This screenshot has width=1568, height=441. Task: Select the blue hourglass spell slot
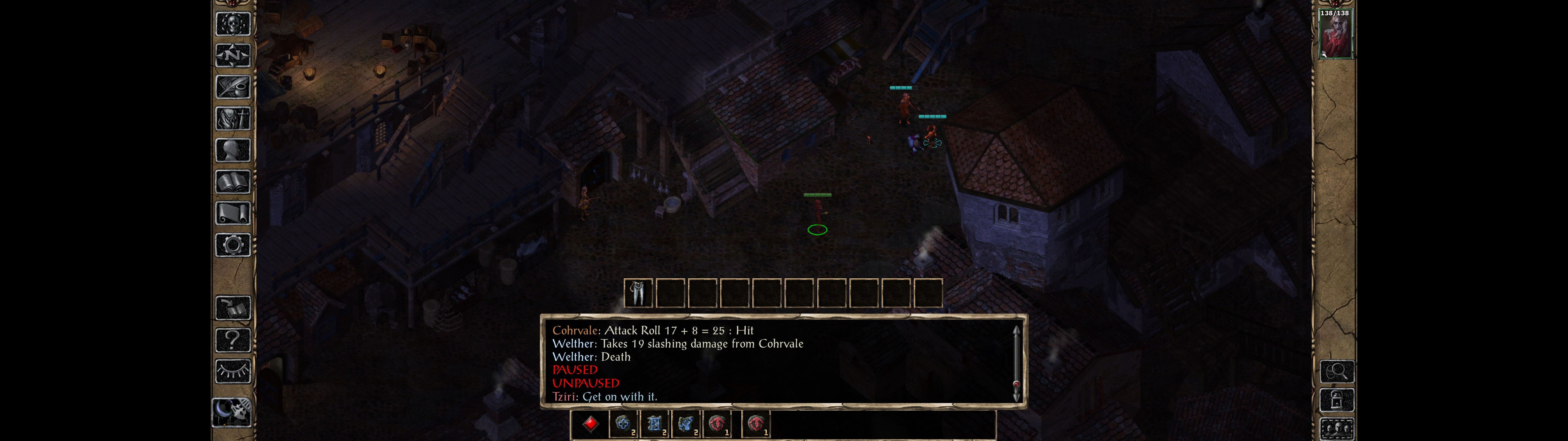[654, 424]
